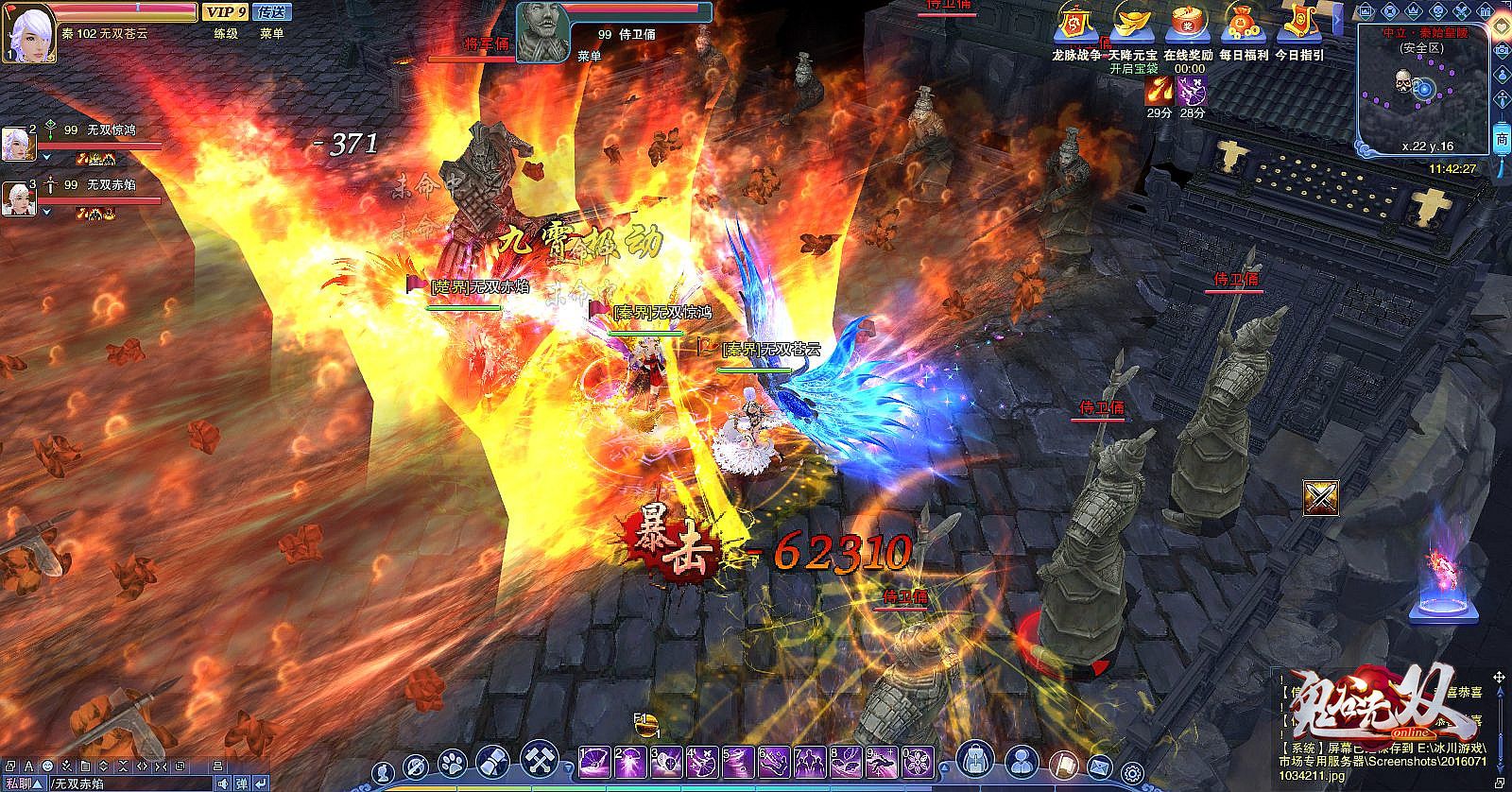Open the character profile icon
1512x792 pixels.
point(1022,760)
